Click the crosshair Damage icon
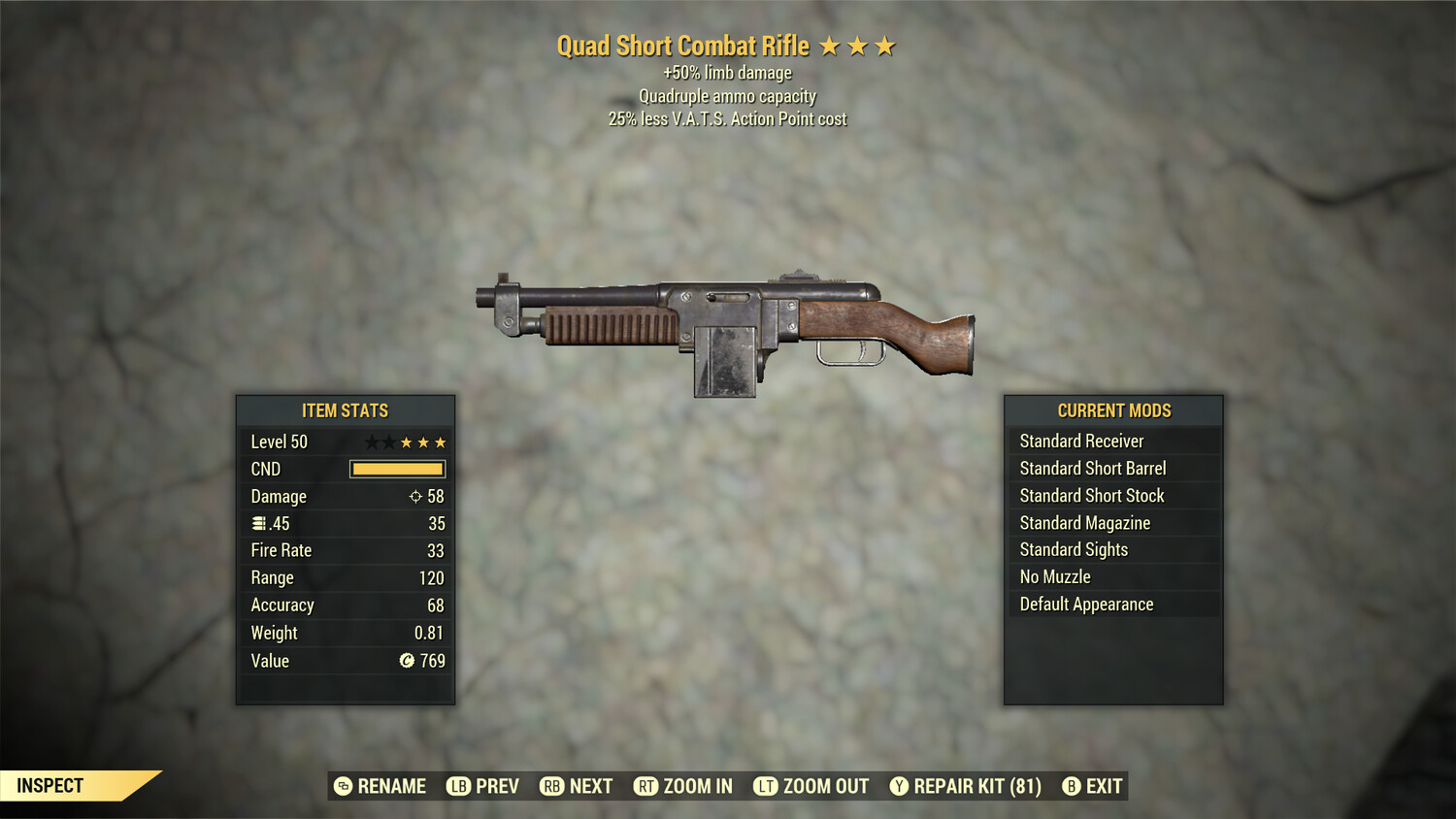Screen dimensions: 1456x819 coord(417,496)
